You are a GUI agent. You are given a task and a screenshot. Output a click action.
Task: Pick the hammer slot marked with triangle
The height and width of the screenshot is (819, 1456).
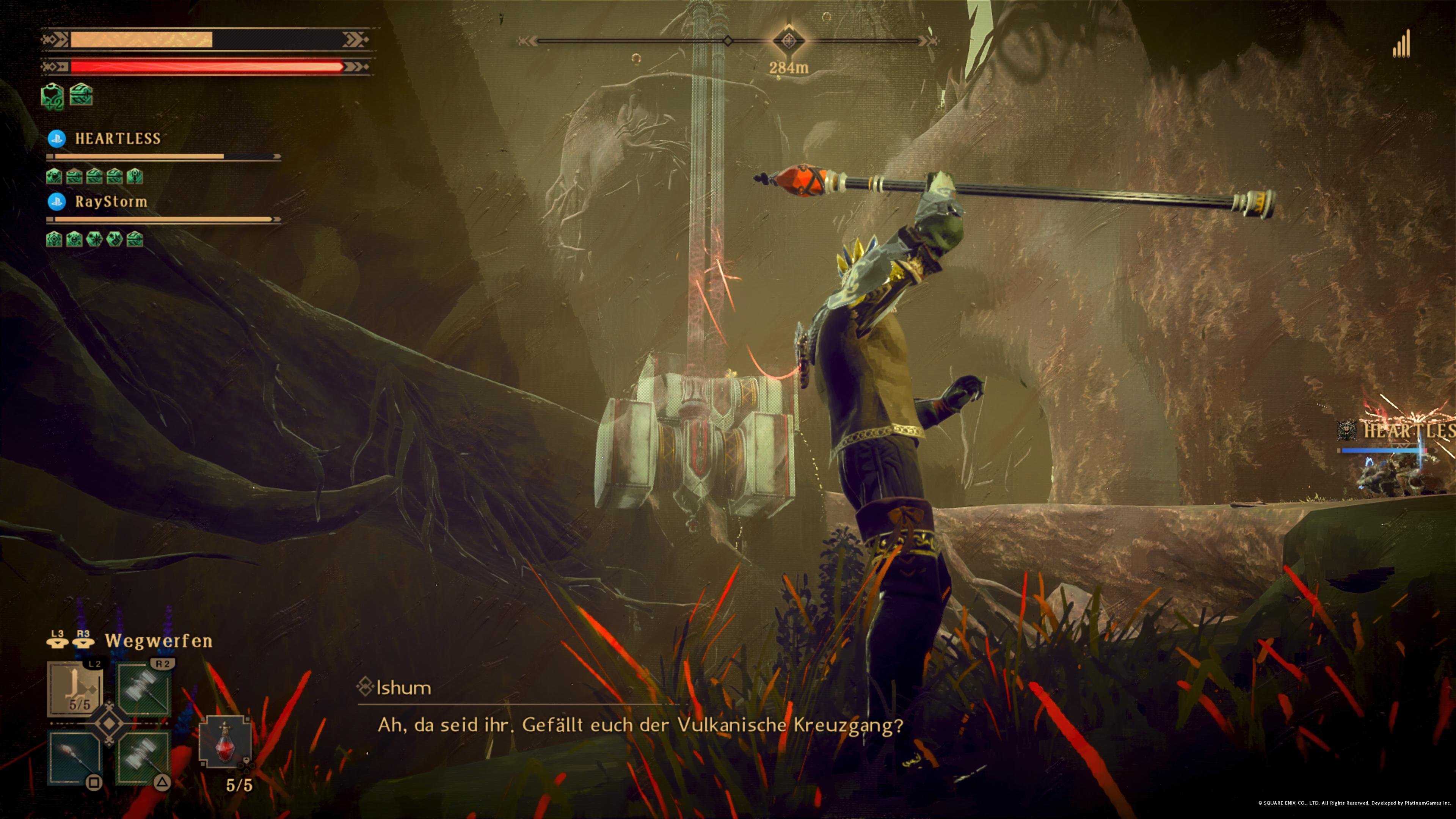click(x=143, y=758)
